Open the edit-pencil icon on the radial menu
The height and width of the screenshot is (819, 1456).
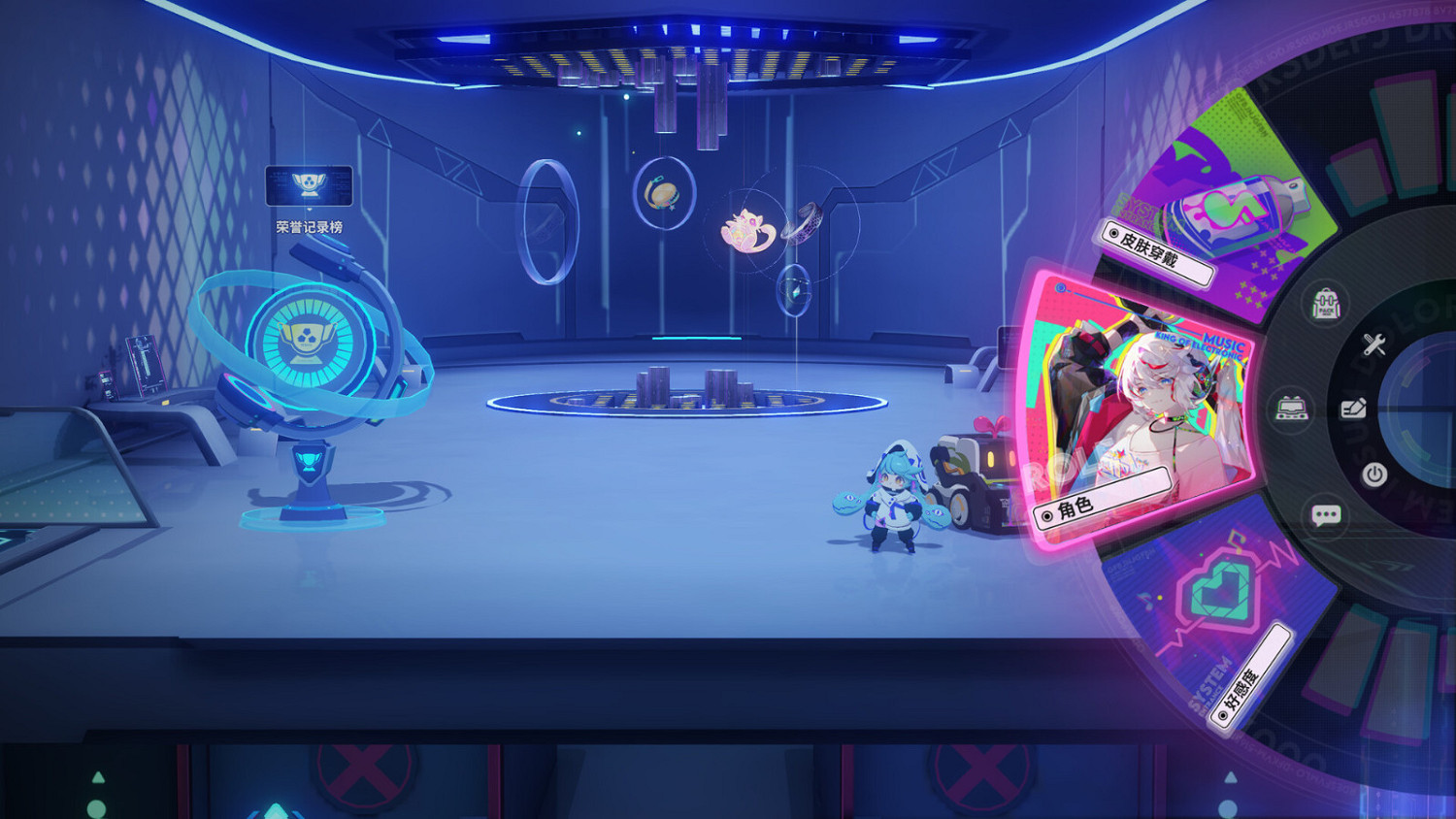(x=1354, y=409)
